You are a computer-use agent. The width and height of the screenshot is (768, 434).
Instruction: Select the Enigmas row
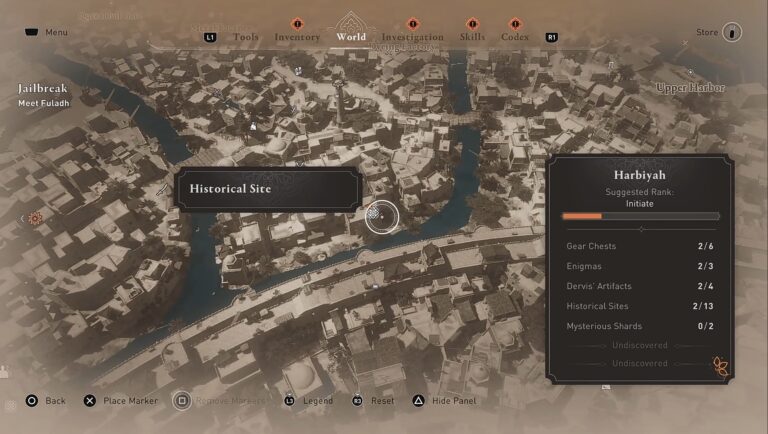point(640,266)
